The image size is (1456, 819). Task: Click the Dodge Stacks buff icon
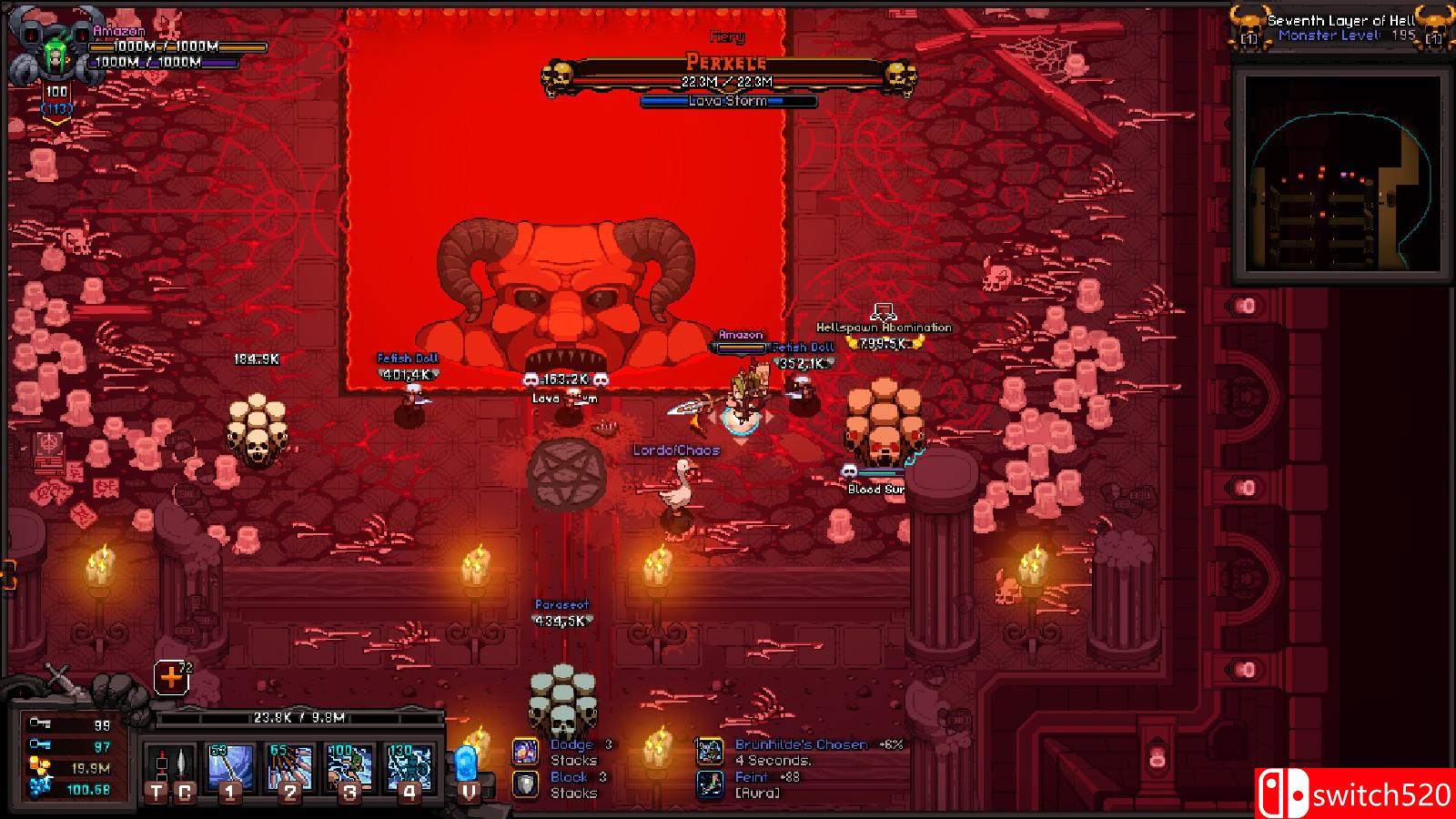click(x=526, y=751)
